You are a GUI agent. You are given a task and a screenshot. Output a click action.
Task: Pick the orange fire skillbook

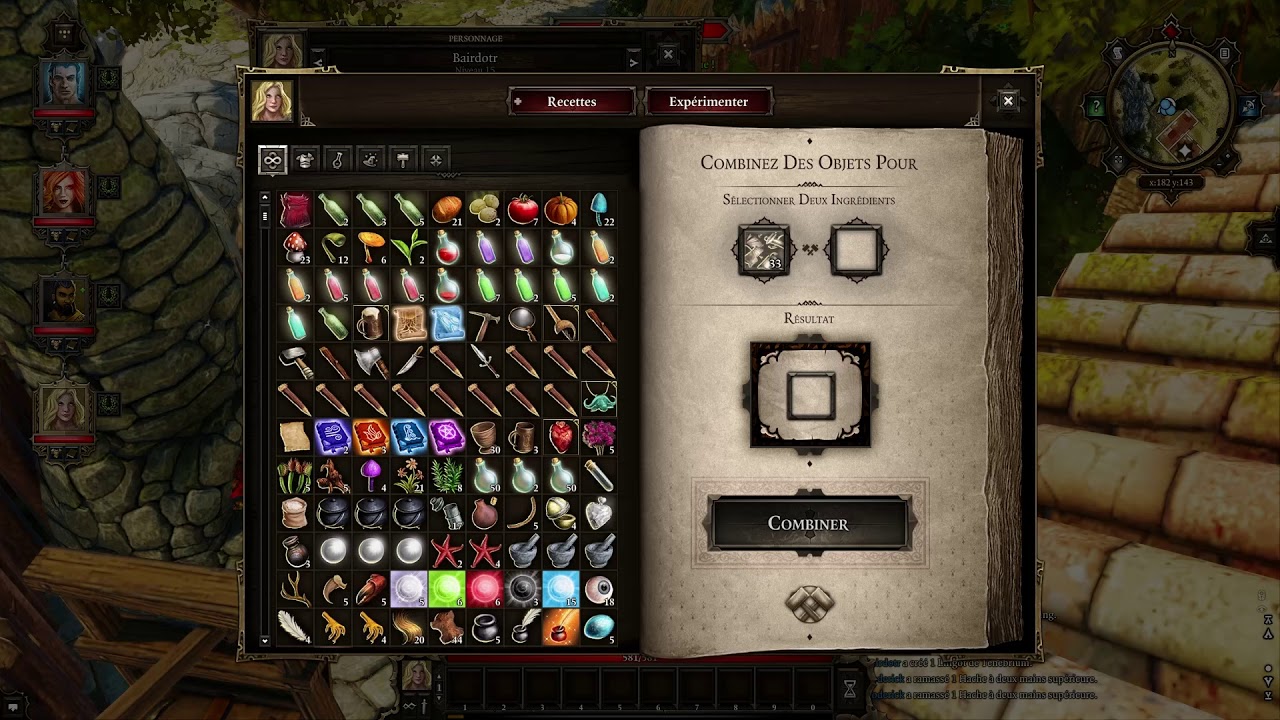371,437
